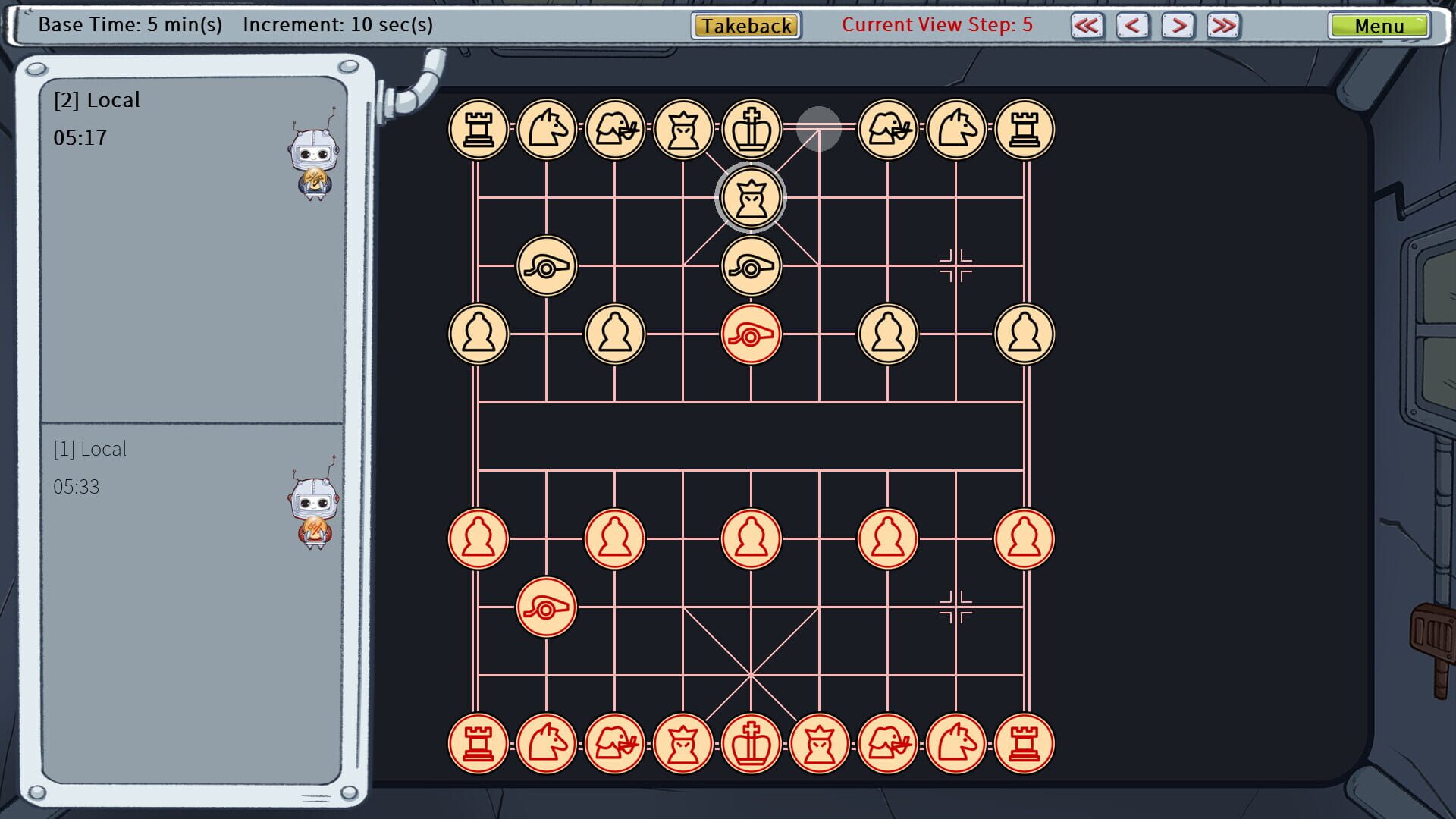Click the red king in the bottom palace
This screenshot has height=819, width=1456.
[752, 744]
